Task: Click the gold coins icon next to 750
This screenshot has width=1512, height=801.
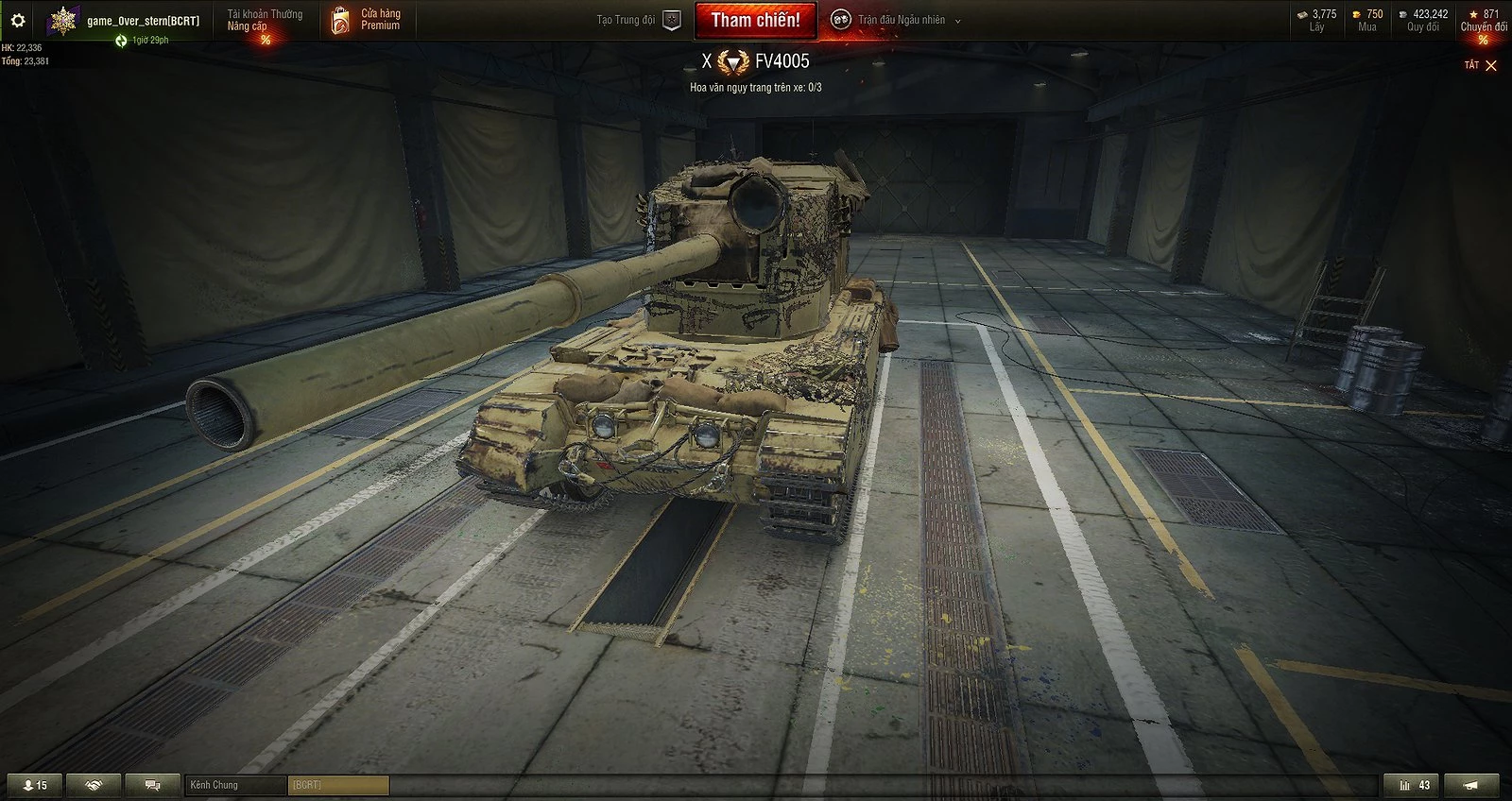Action: [1354, 13]
